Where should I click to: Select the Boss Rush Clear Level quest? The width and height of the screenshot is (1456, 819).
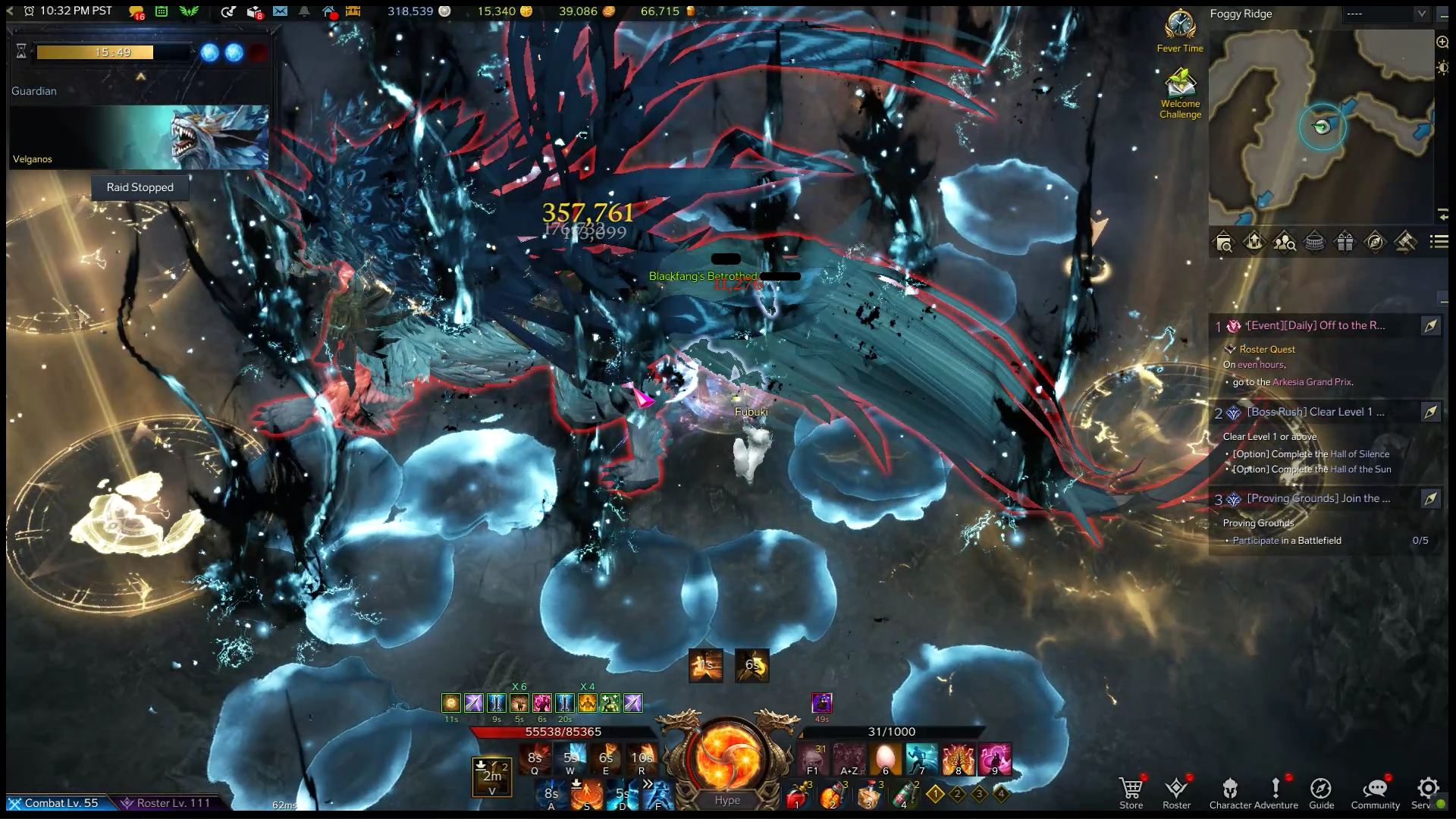pos(1315,412)
